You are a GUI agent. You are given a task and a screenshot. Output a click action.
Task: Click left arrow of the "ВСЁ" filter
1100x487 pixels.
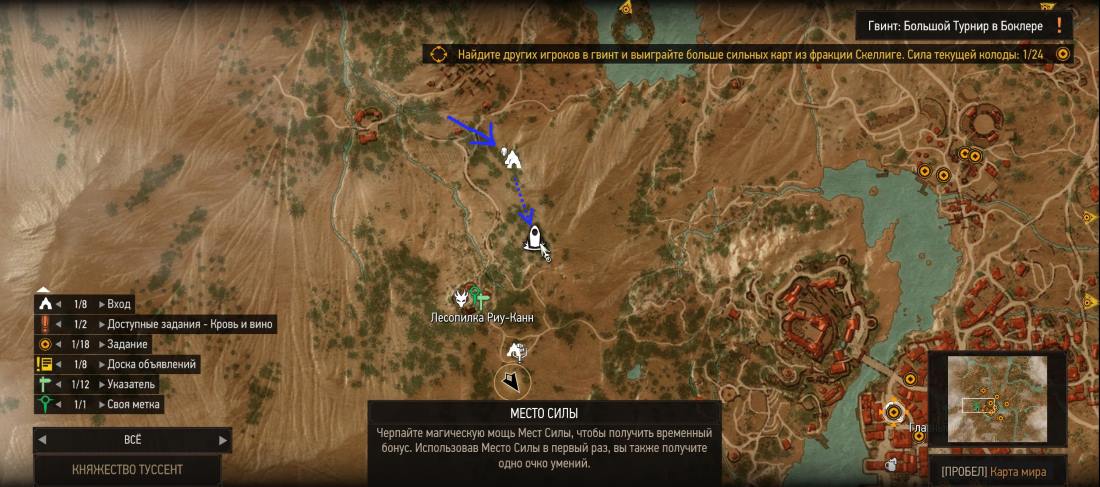coord(42,439)
